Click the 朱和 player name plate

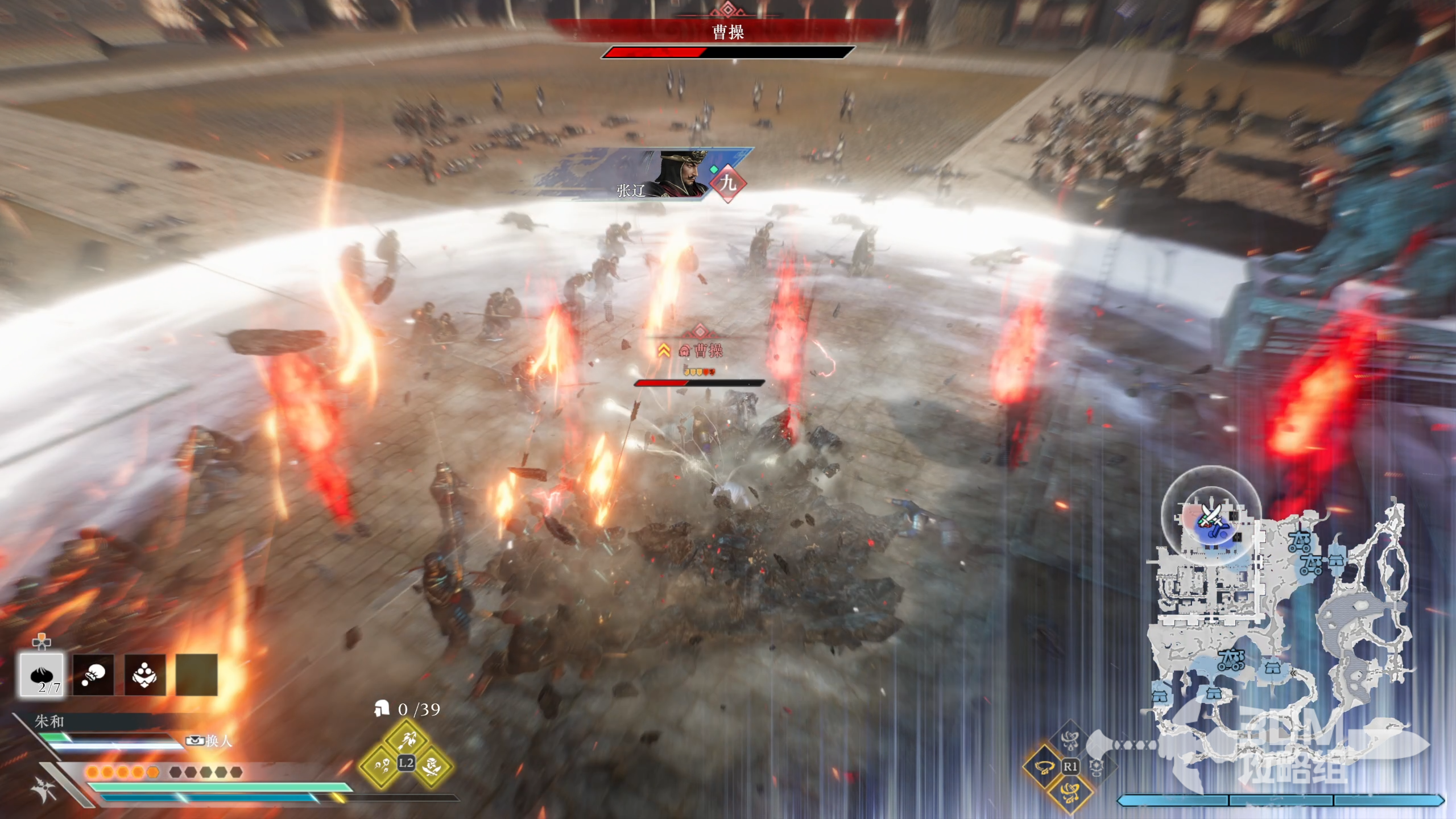[50, 722]
